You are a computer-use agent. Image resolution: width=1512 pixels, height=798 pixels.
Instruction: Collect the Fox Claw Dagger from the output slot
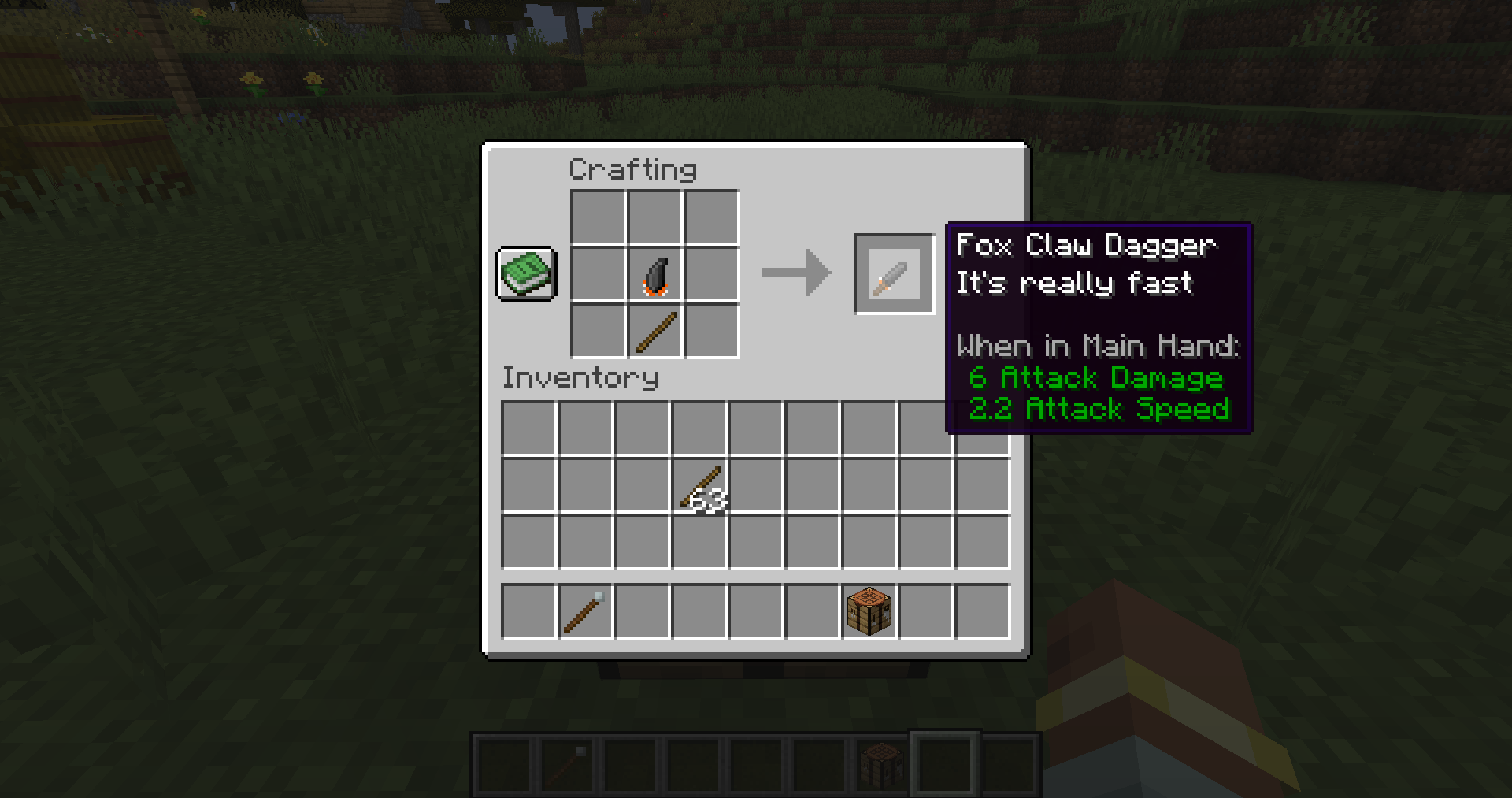coord(894,273)
